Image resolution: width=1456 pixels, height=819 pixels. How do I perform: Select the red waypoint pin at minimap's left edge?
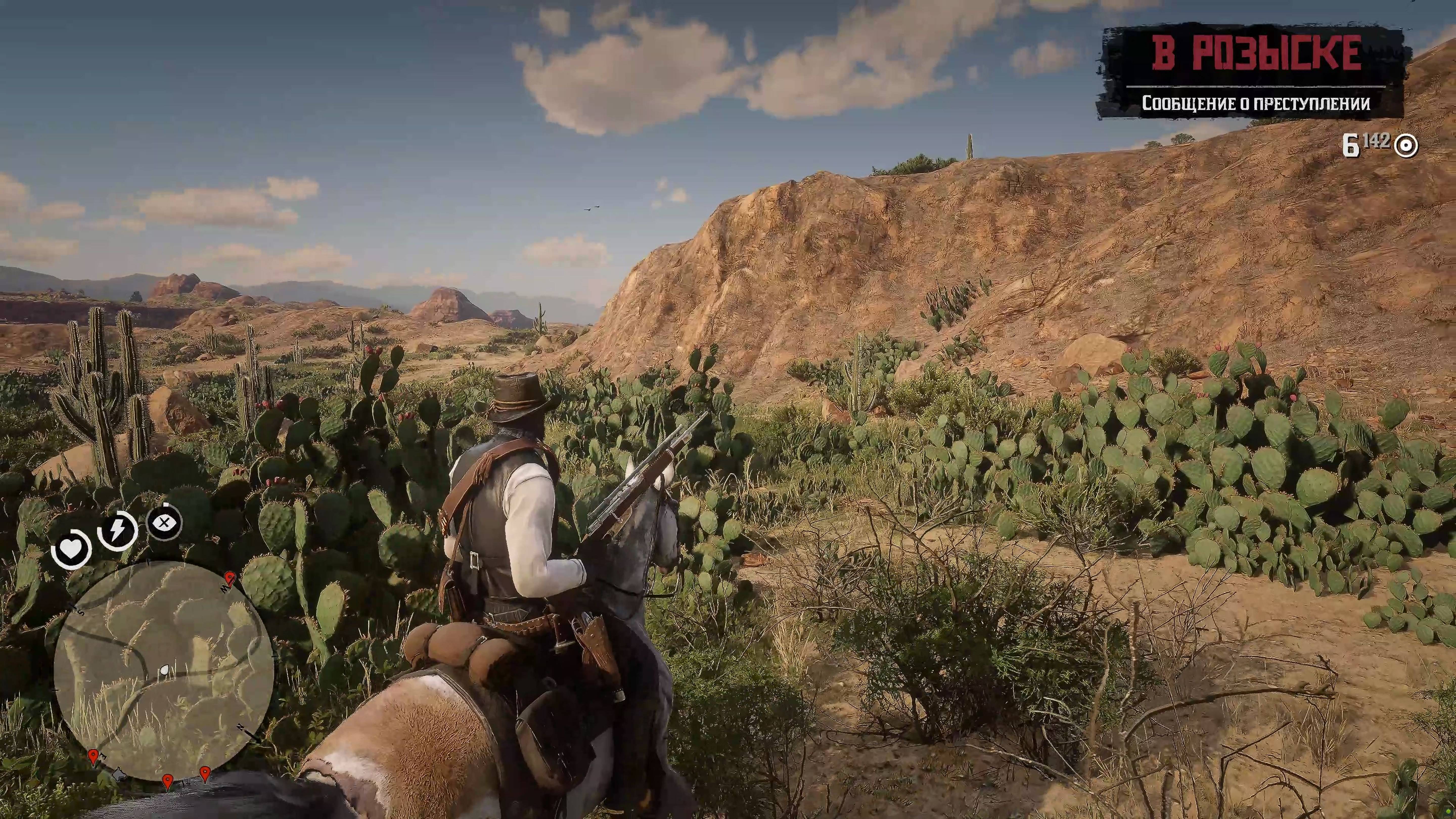tap(93, 757)
